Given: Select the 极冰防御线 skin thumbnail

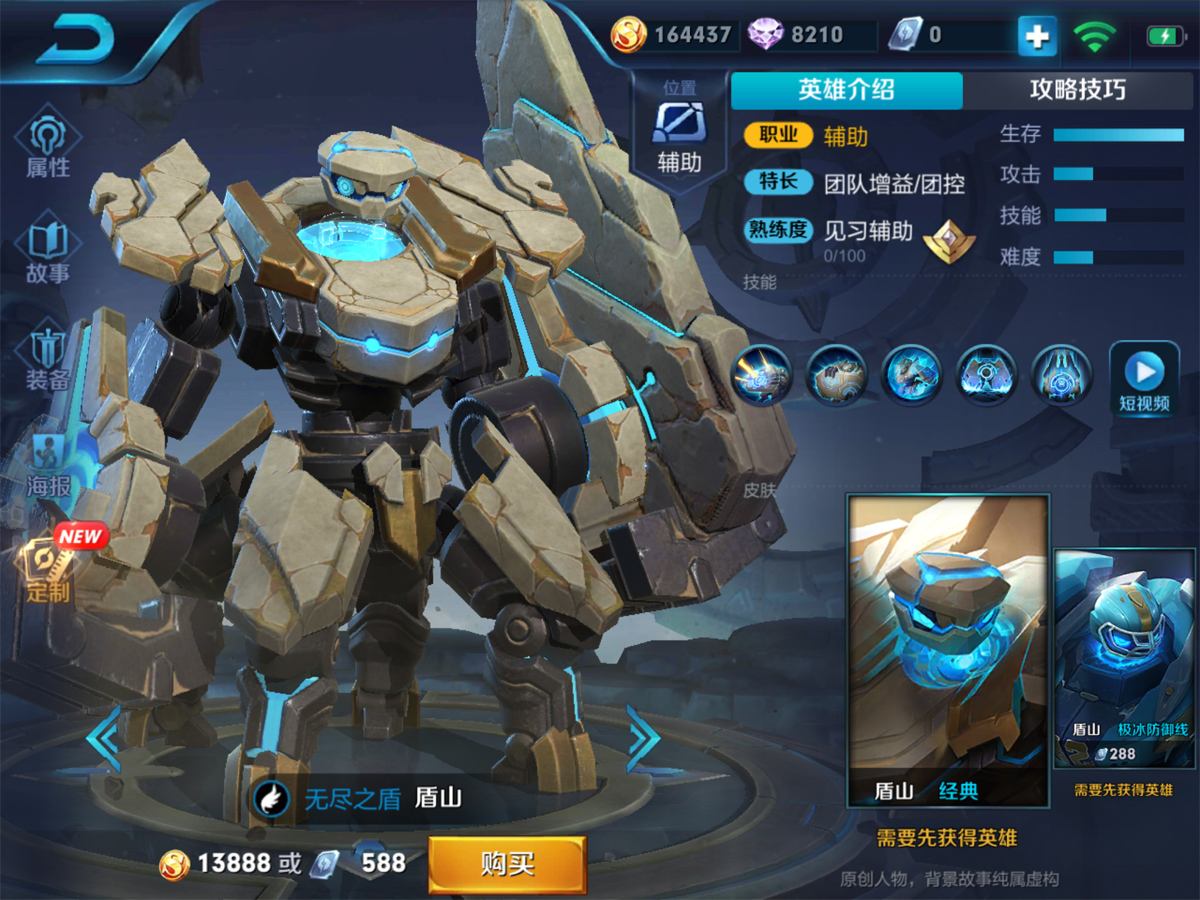Looking at the screenshot, I should pyautogui.click(x=1124, y=660).
